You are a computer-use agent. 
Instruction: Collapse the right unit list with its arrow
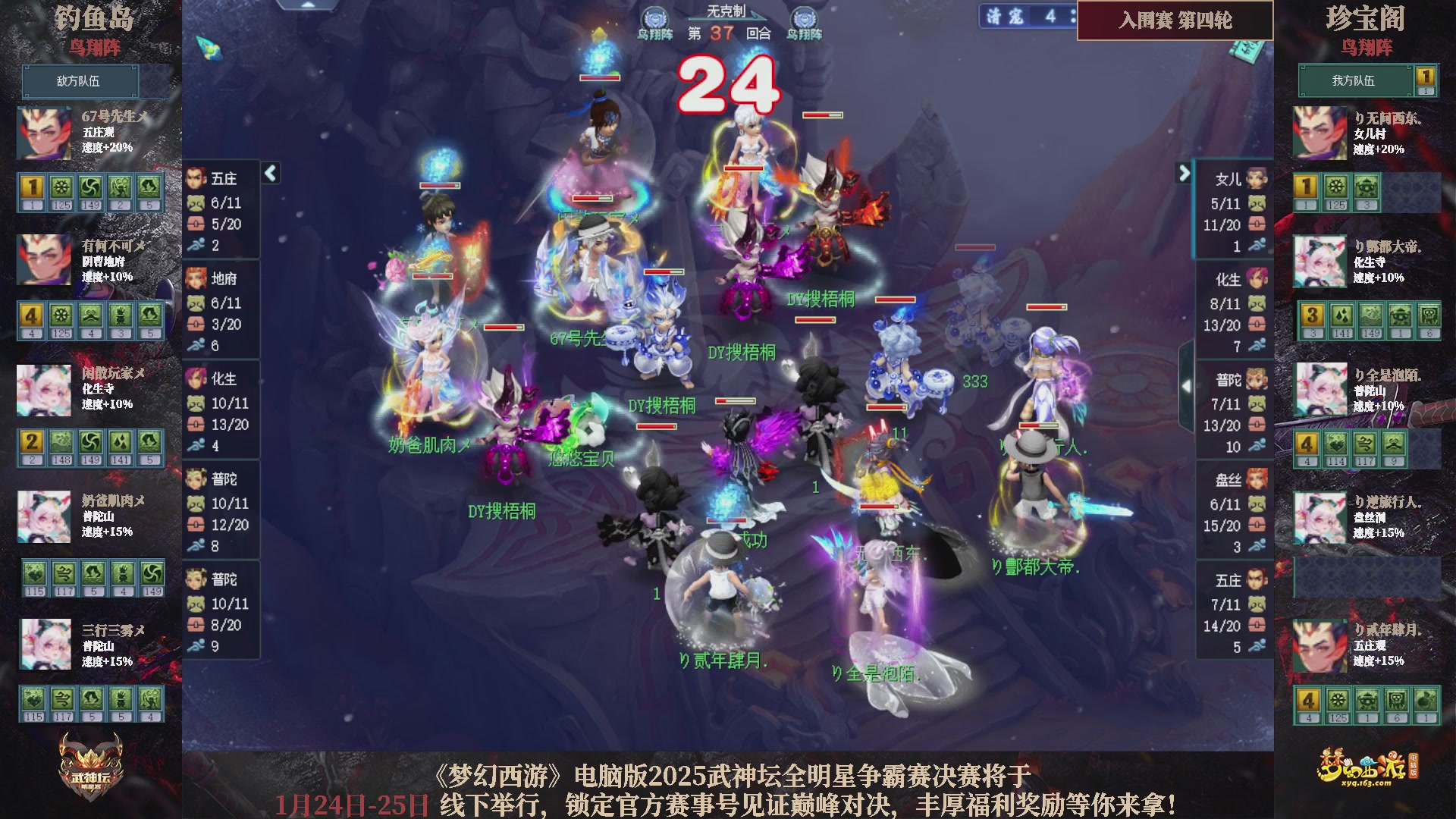(1185, 173)
